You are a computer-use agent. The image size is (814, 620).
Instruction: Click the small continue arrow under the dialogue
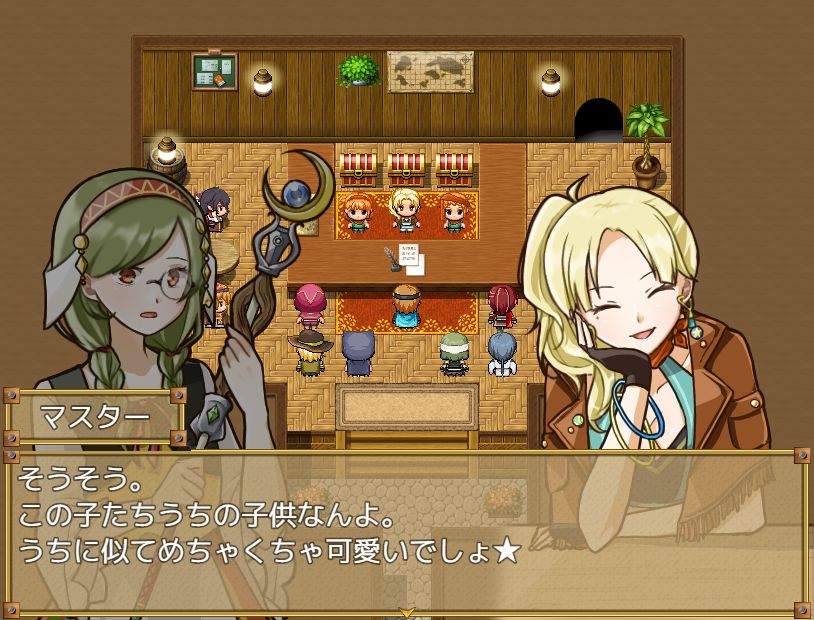point(407,611)
